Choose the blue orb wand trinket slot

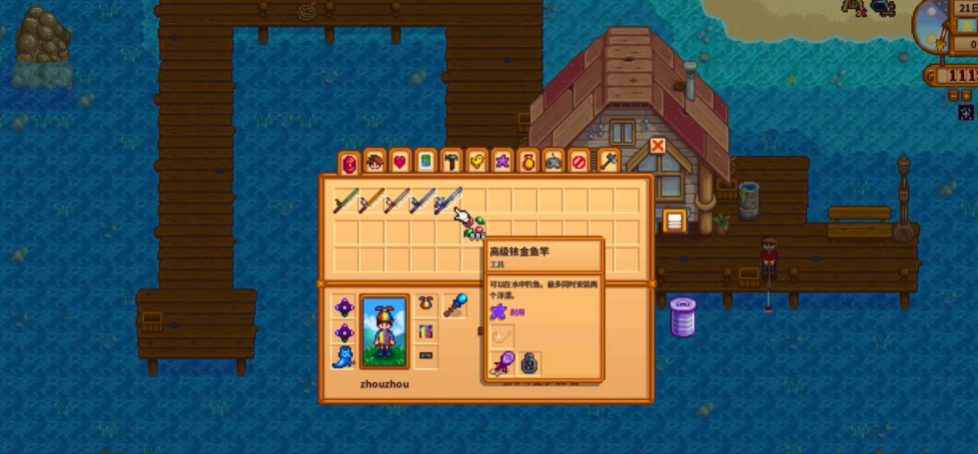(455, 304)
